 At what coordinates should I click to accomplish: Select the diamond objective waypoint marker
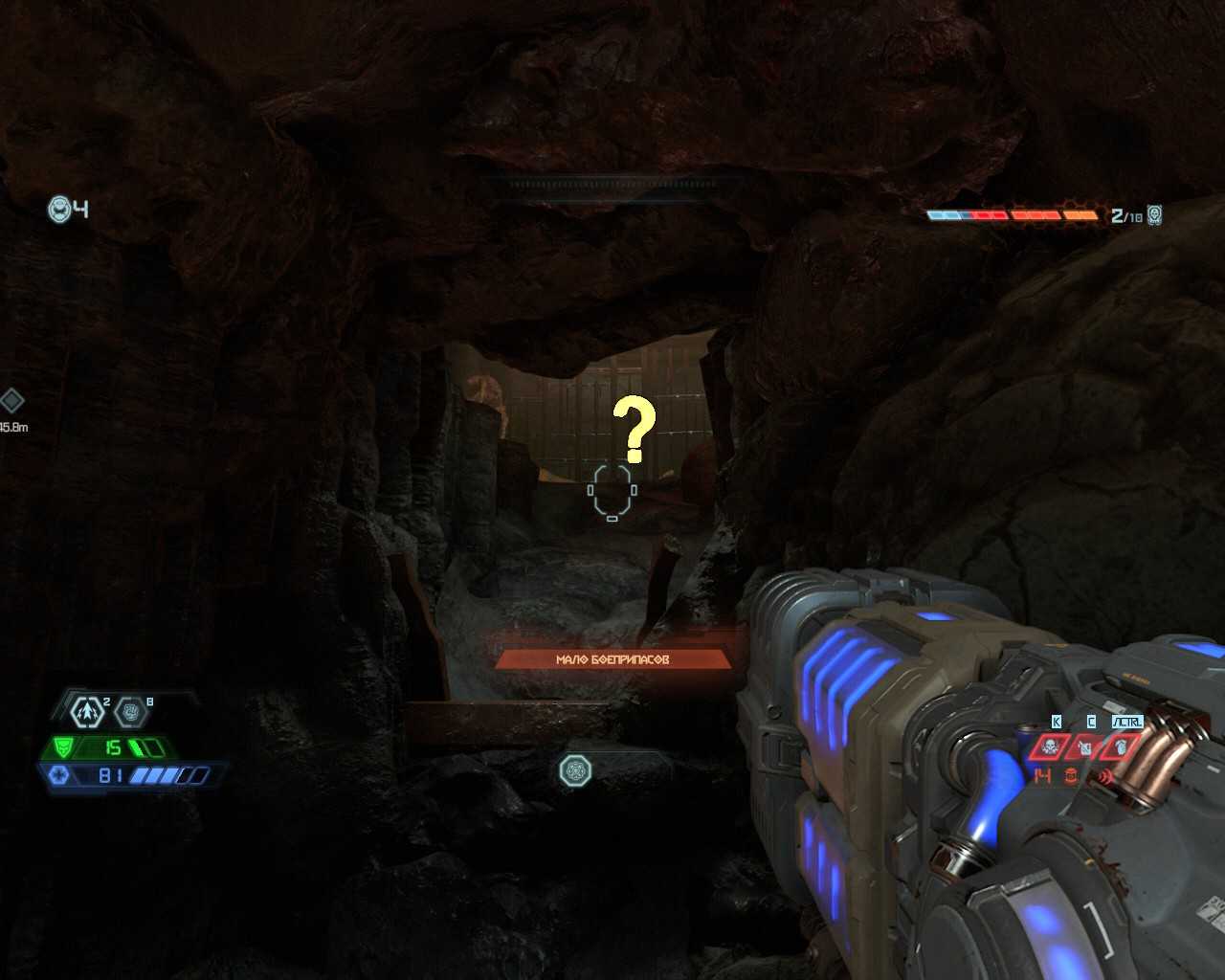(11, 400)
